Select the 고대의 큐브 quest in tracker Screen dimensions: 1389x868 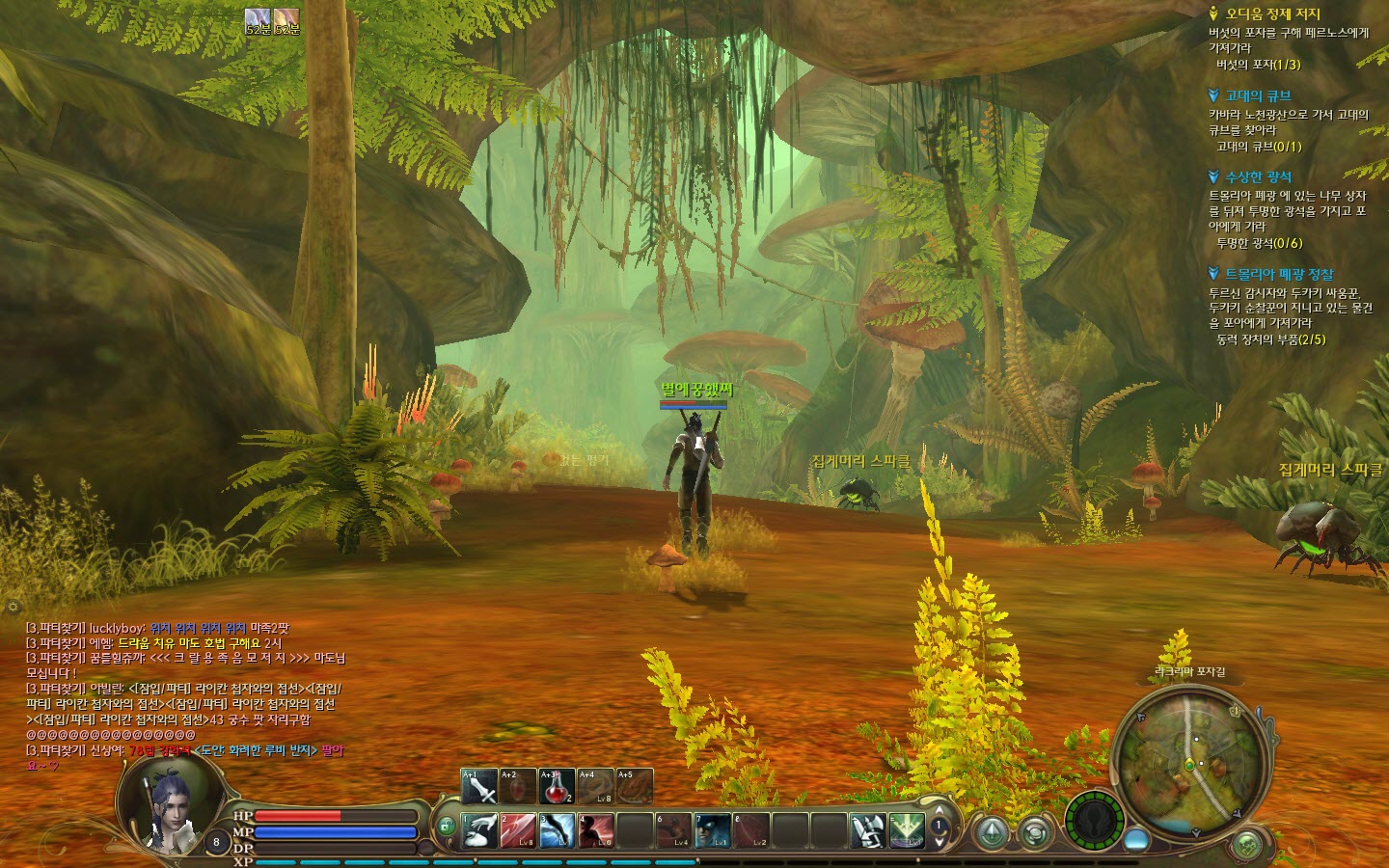pyautogui.click(x=1258, y=95)
